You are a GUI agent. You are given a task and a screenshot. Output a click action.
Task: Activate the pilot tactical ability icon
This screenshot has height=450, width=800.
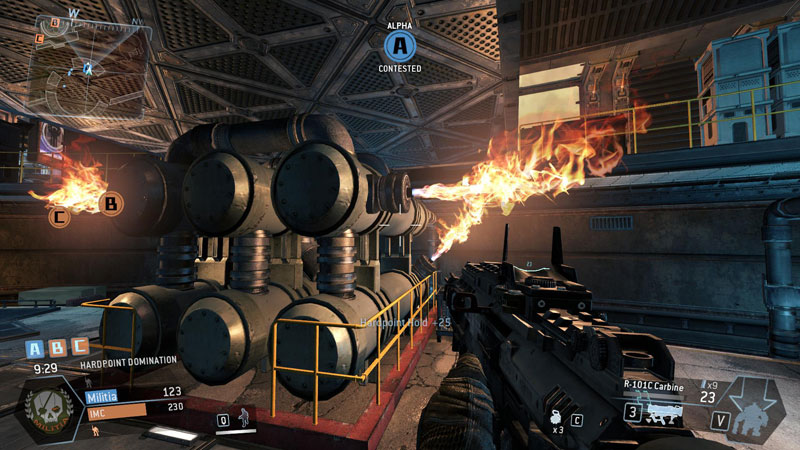pos(242,417)
